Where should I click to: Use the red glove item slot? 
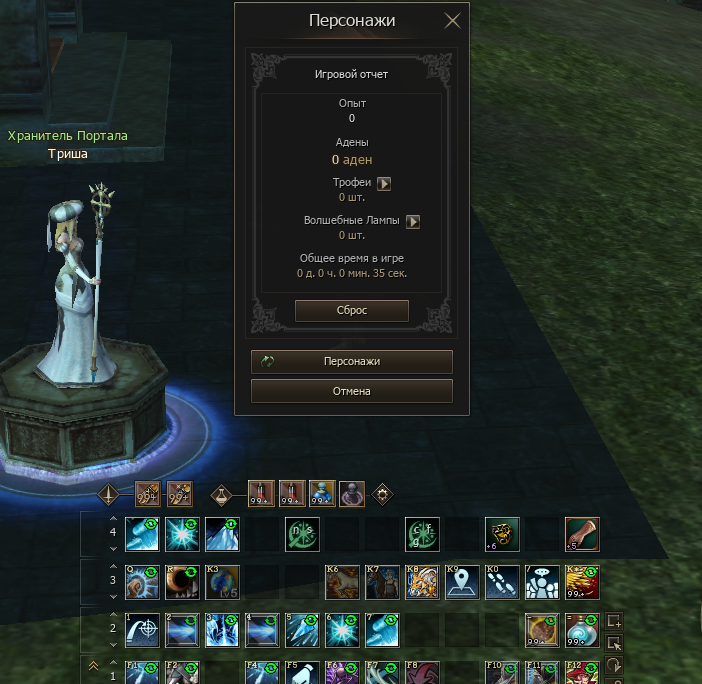click(x=581, y=534)
